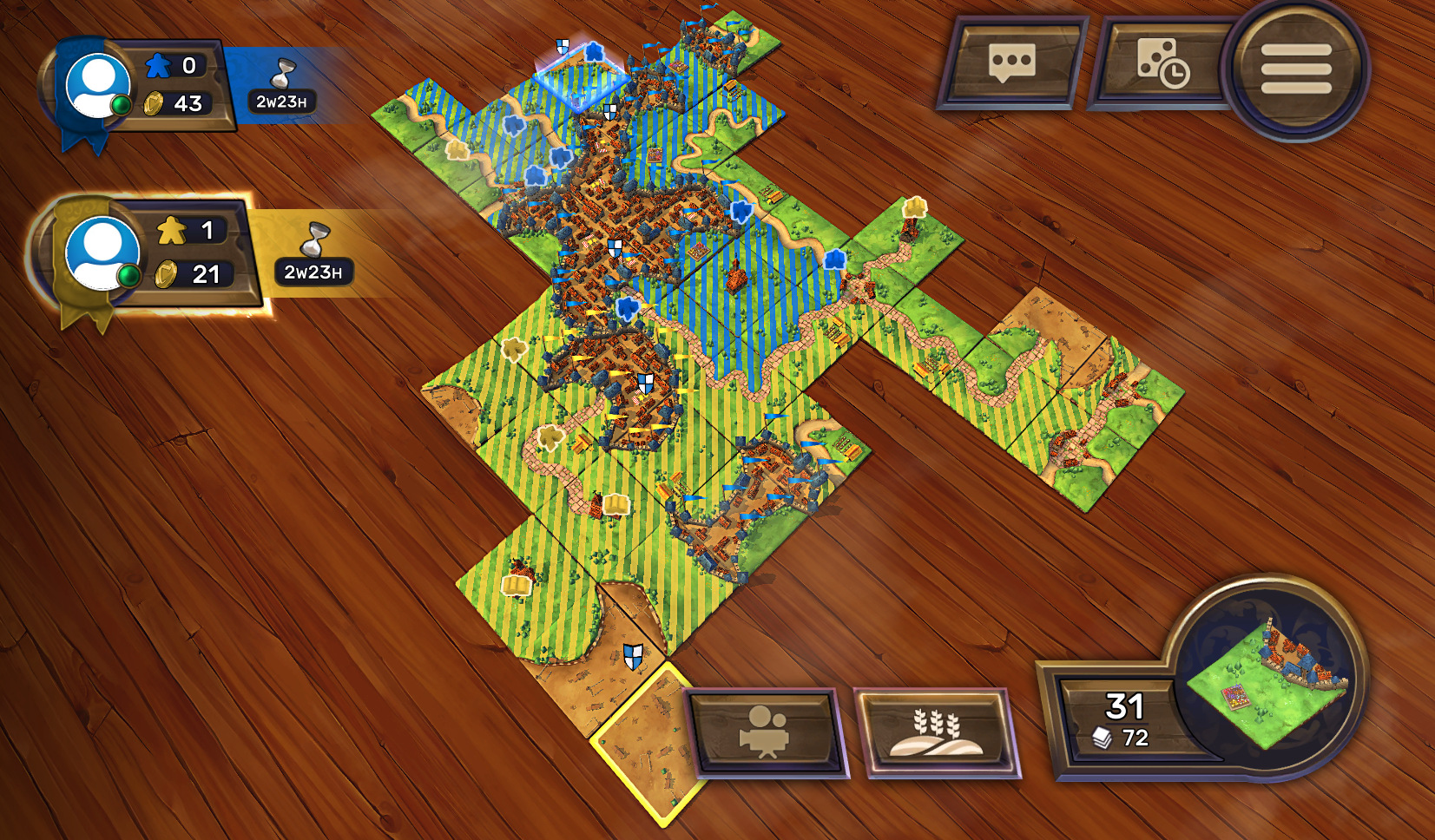
Task: Select the blue player avatar panel
Action: tap(97, 86)
